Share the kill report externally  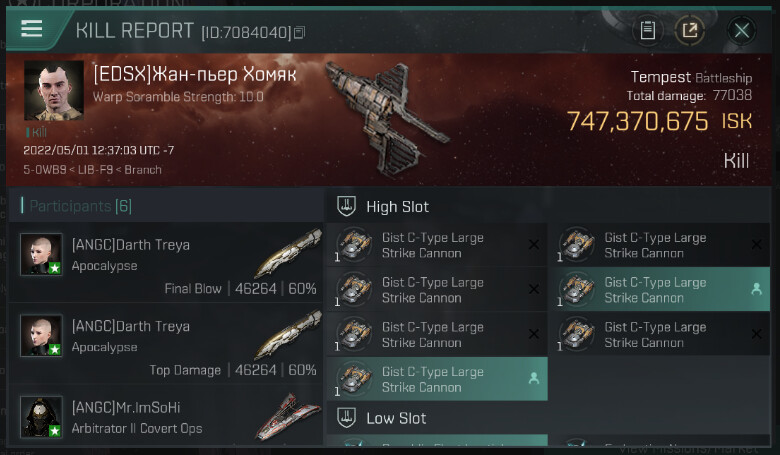[689, 30]
